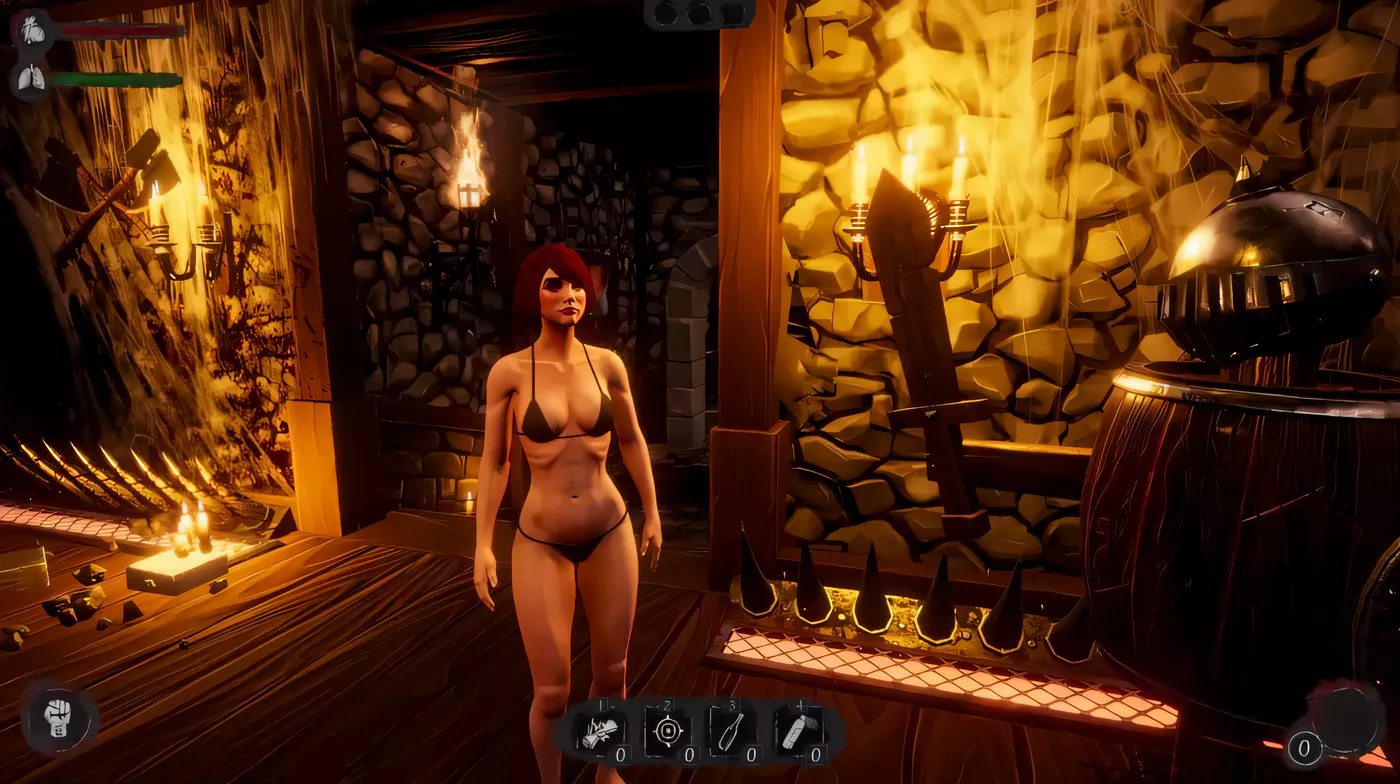Click the lungs breath icon in top-left HUD

(x=30, y=77)
